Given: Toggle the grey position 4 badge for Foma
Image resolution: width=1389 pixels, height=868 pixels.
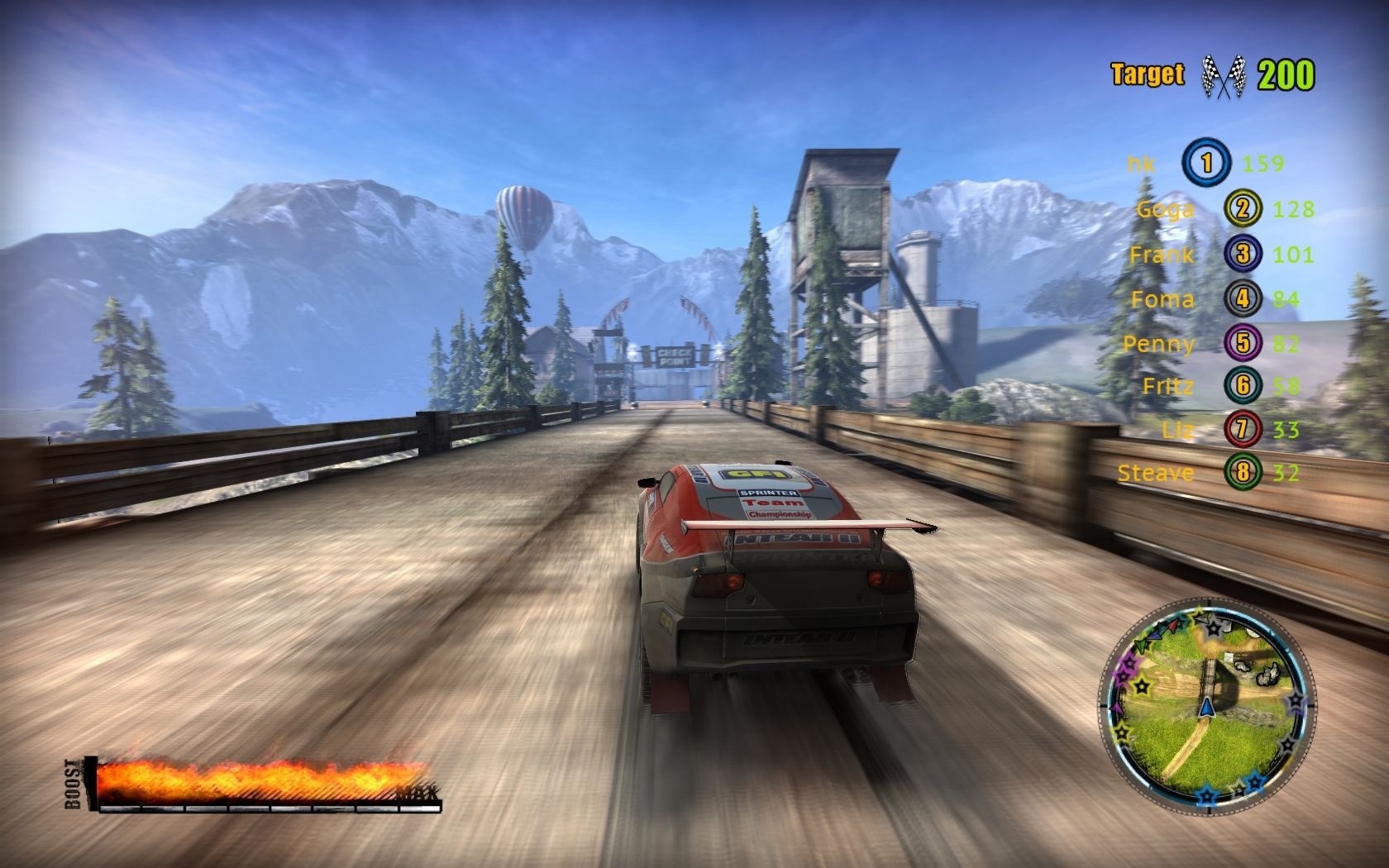Looking at the screenshot, I should tap(1243, 299).
